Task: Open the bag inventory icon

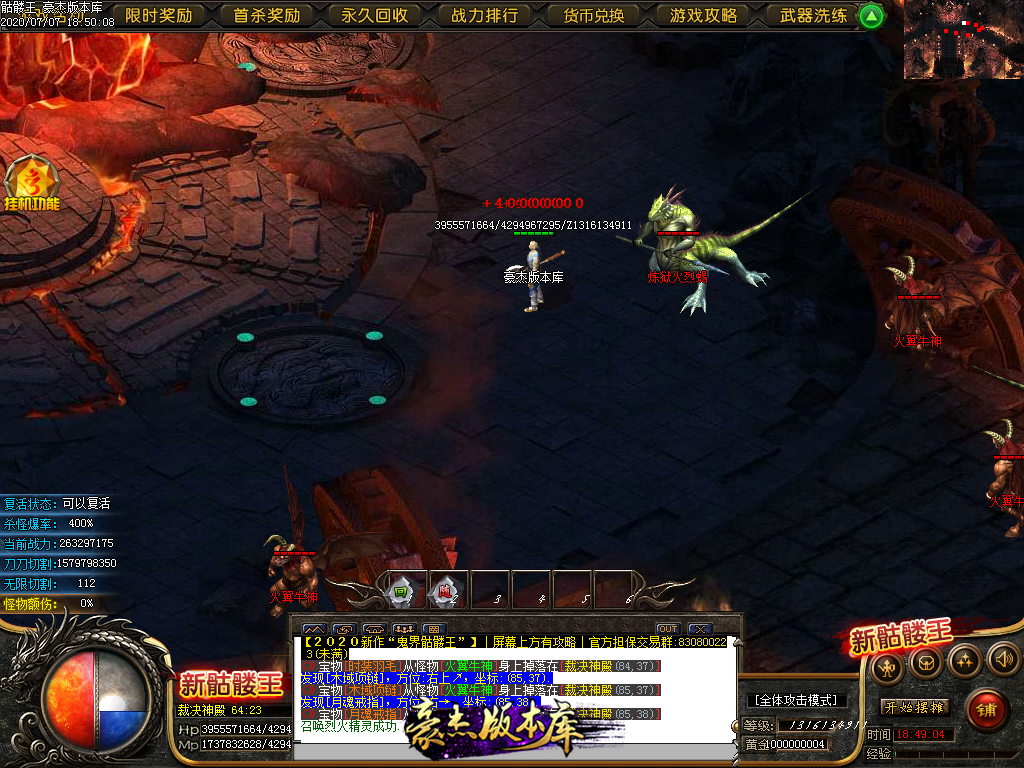Action: [926, 662]
